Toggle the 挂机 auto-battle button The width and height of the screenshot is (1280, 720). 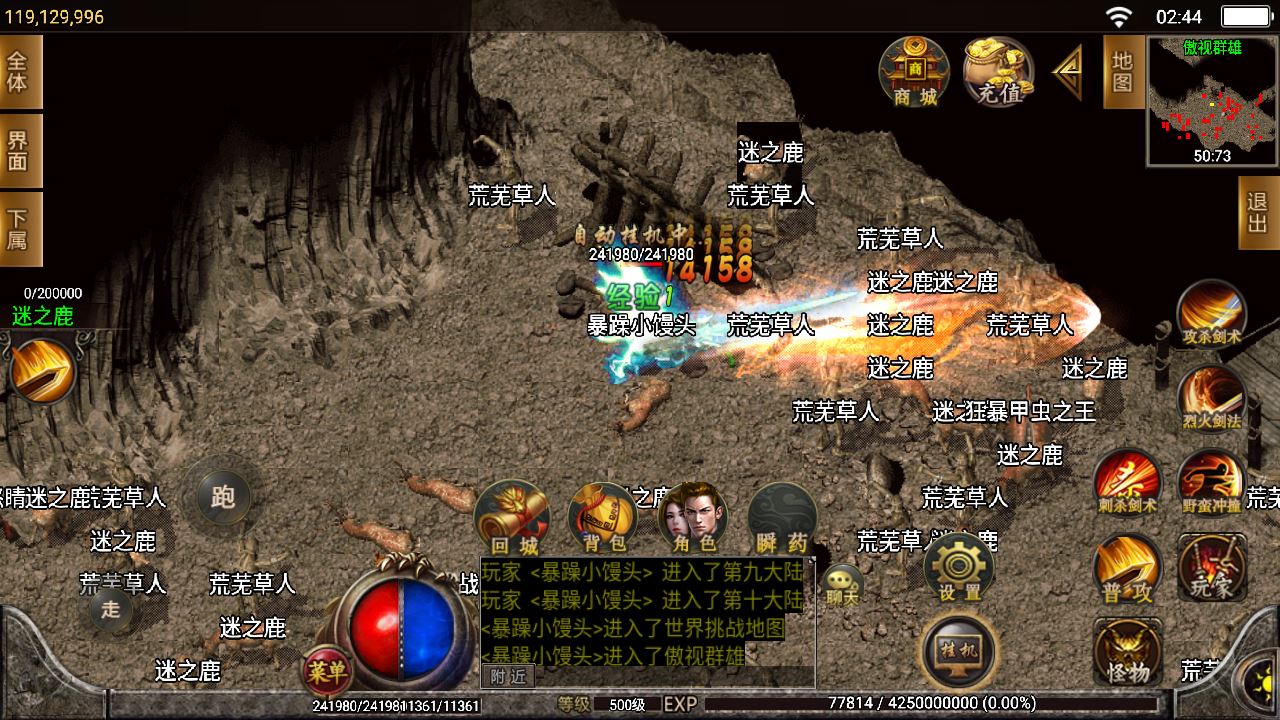(x=958, y=651)
